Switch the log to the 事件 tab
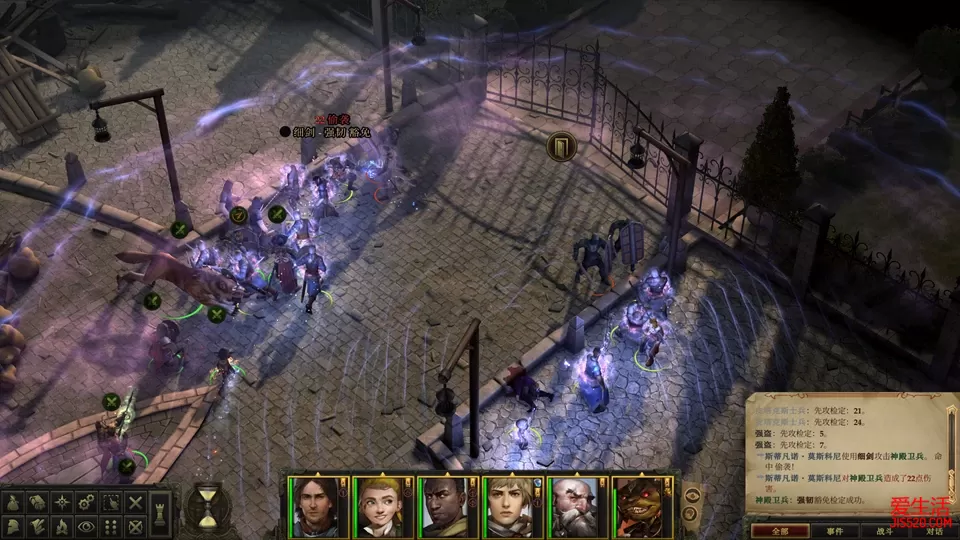Viewport: 960px width, 540px height. 834,531
